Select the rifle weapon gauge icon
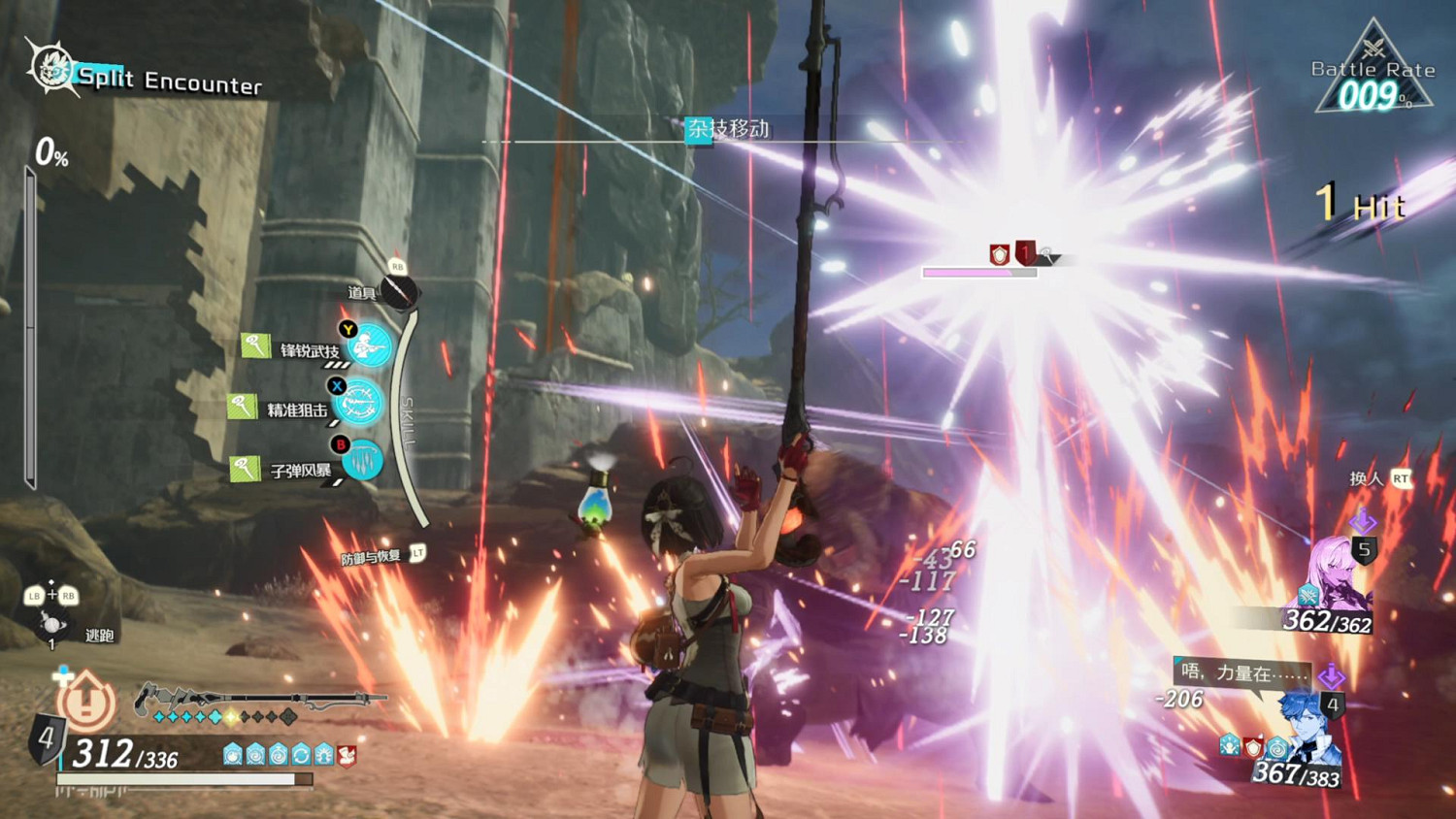1456x819 pixels. coord(257,697)
